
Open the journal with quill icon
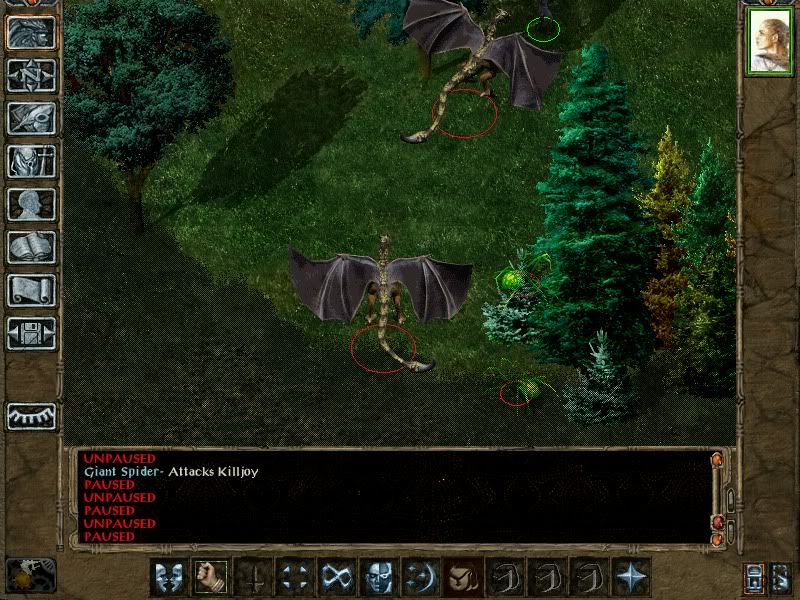(x=31, y=118)
